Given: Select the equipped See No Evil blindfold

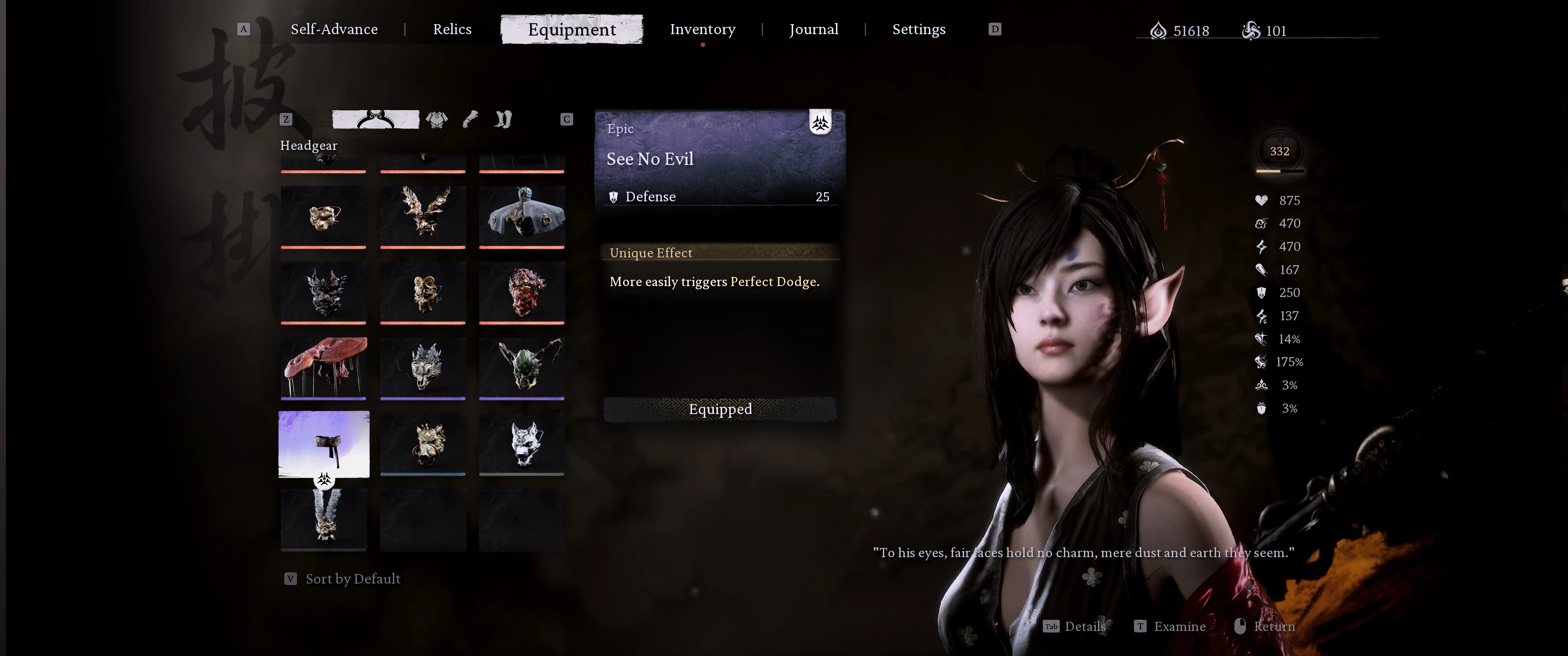Looking at the screenshot, I should coord(324,444).
